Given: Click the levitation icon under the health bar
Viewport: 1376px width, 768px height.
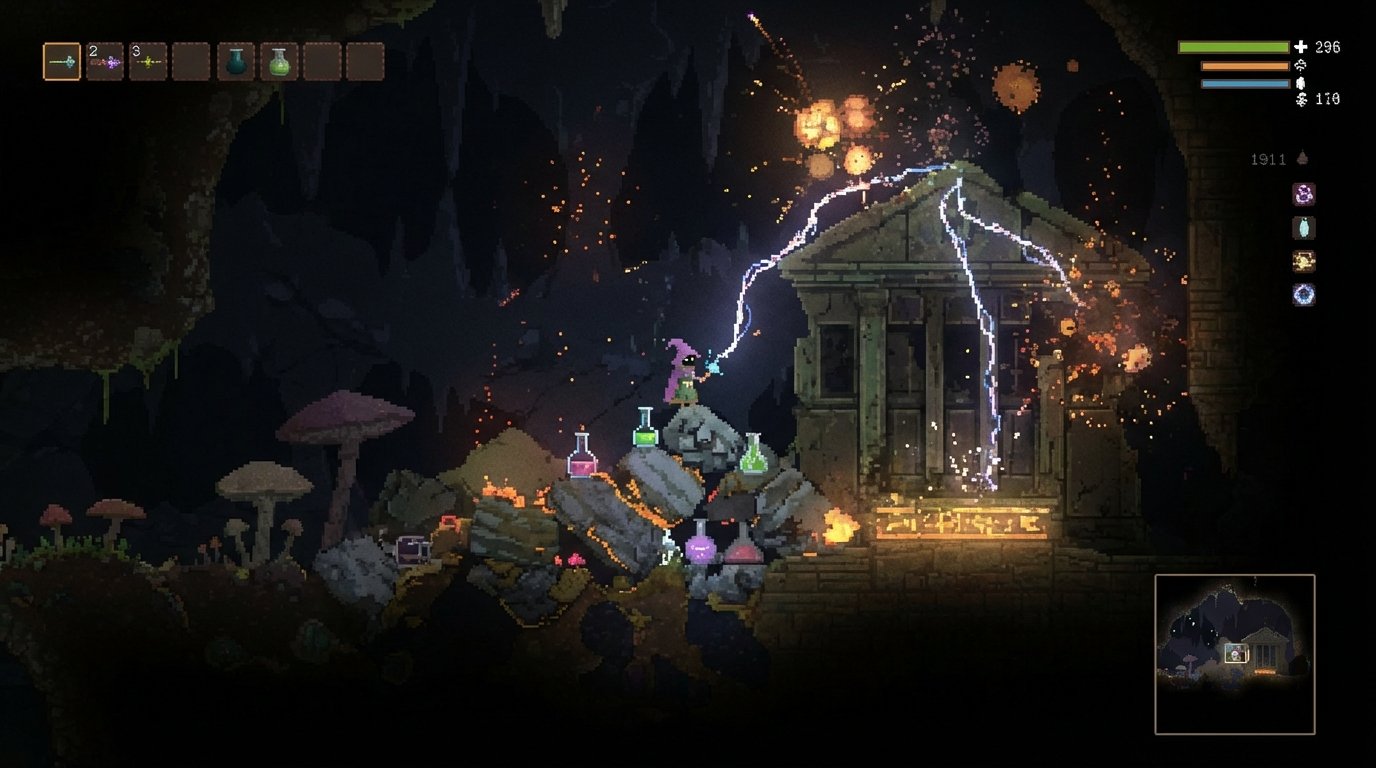Looking at the screenshot, I should (1300, 67).
